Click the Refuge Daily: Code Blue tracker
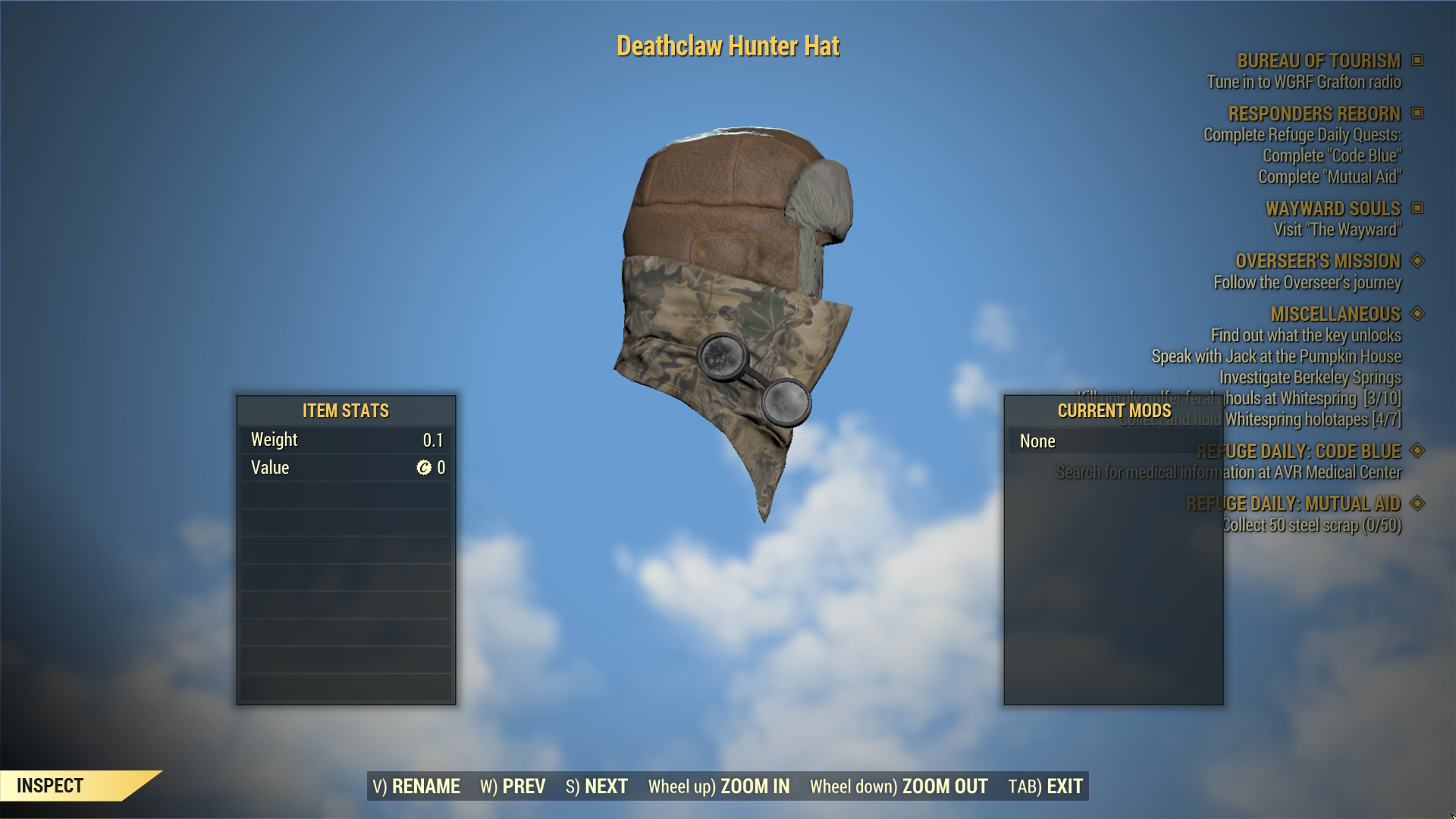 click(x=1298, y=451)
